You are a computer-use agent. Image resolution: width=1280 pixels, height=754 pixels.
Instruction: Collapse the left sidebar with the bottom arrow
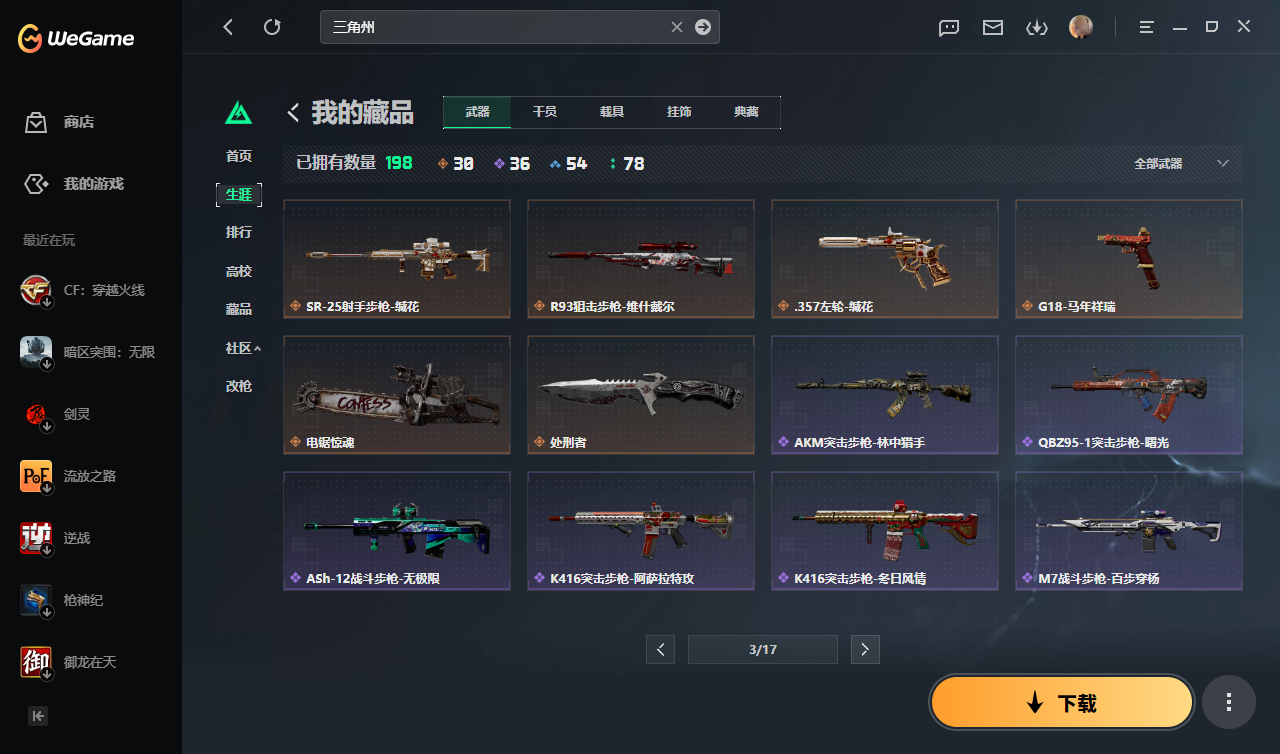(x=37, y=716)
